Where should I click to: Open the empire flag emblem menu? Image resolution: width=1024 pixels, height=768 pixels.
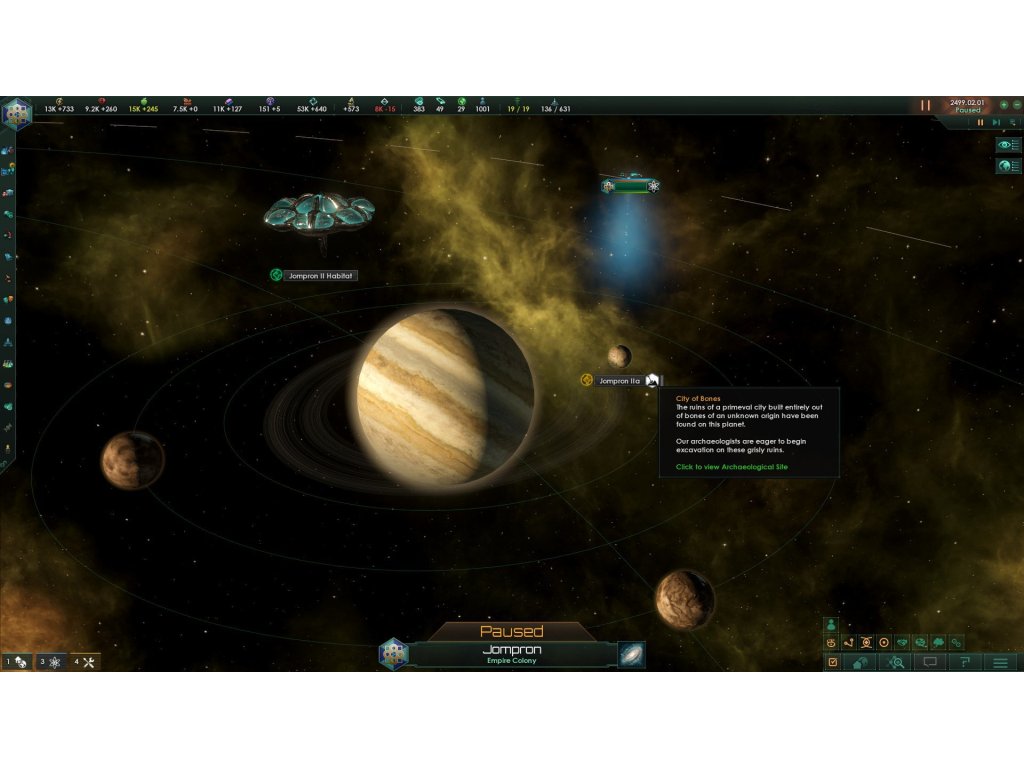pyautogui.click(x=17, y=113)
